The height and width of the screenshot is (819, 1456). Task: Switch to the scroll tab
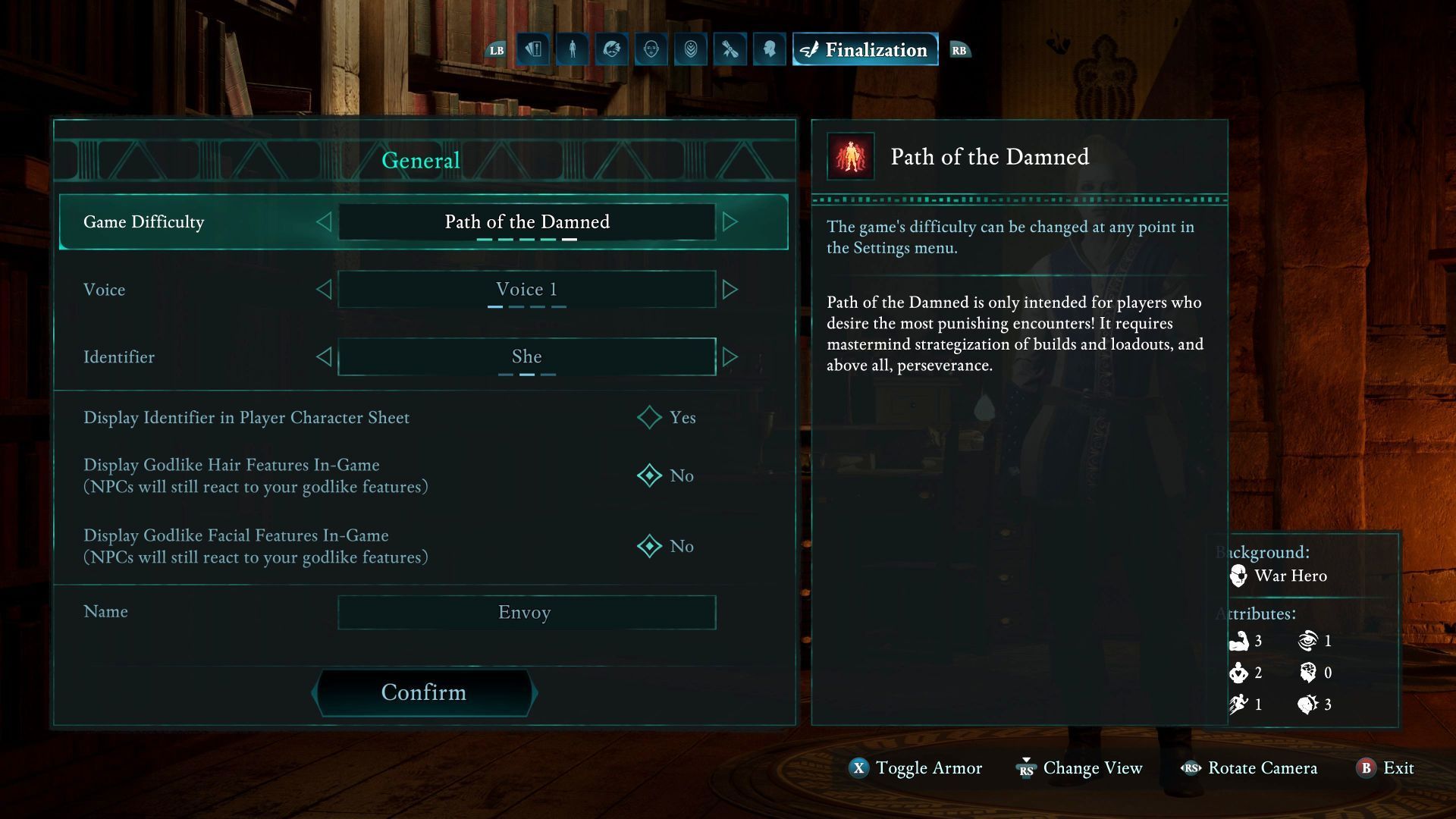[x=730, y=49]
